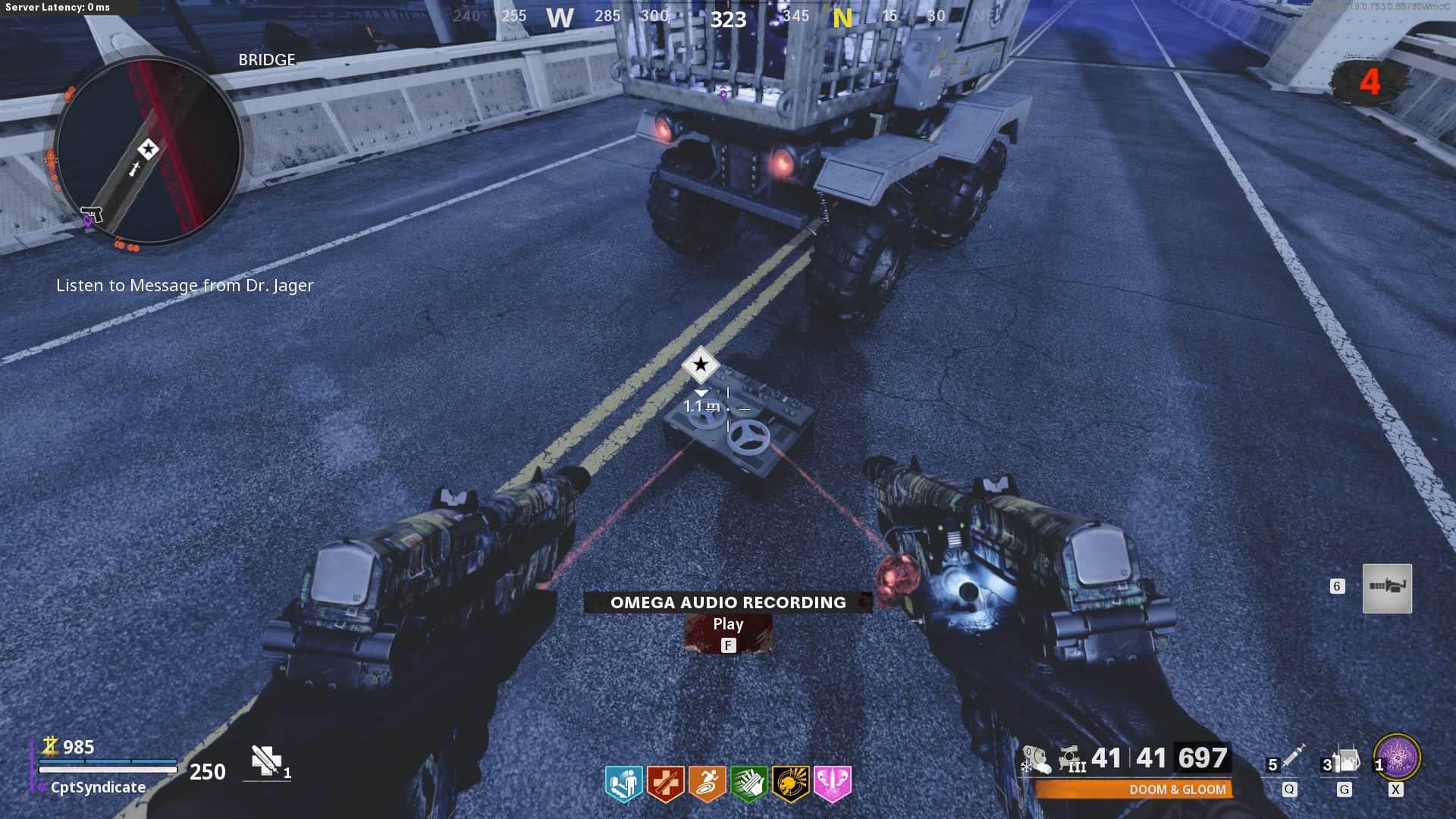Click the pistol icon on the minimap

(92, 213)
